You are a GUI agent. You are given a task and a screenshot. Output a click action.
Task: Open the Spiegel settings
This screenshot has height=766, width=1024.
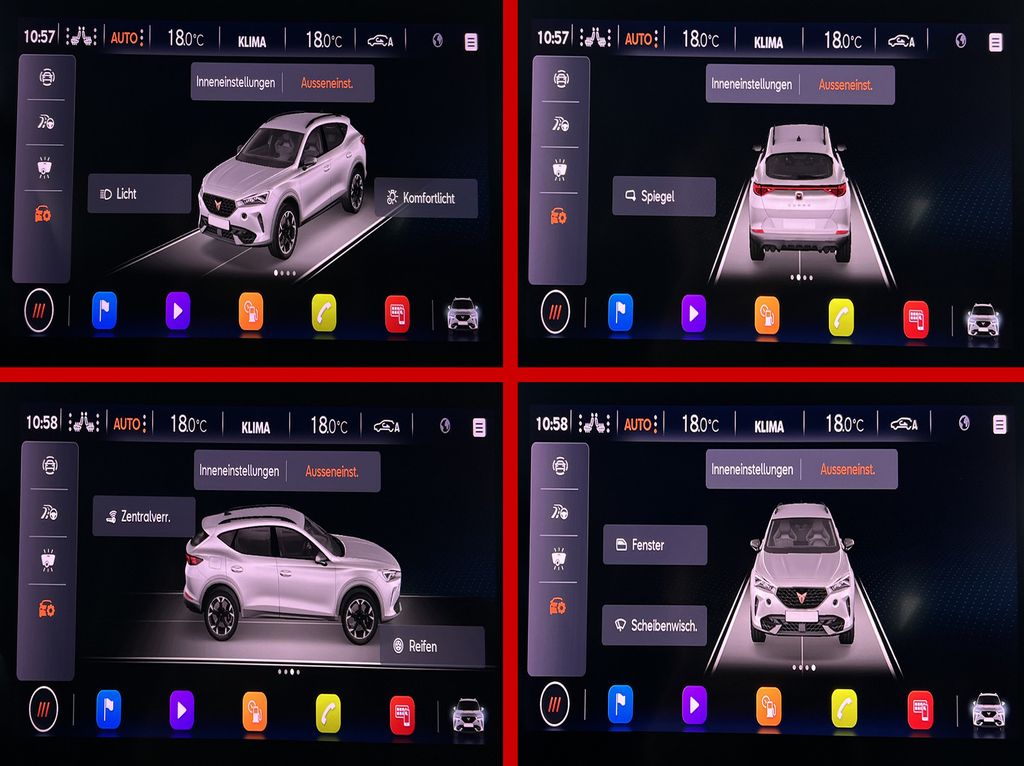point(663,197)
